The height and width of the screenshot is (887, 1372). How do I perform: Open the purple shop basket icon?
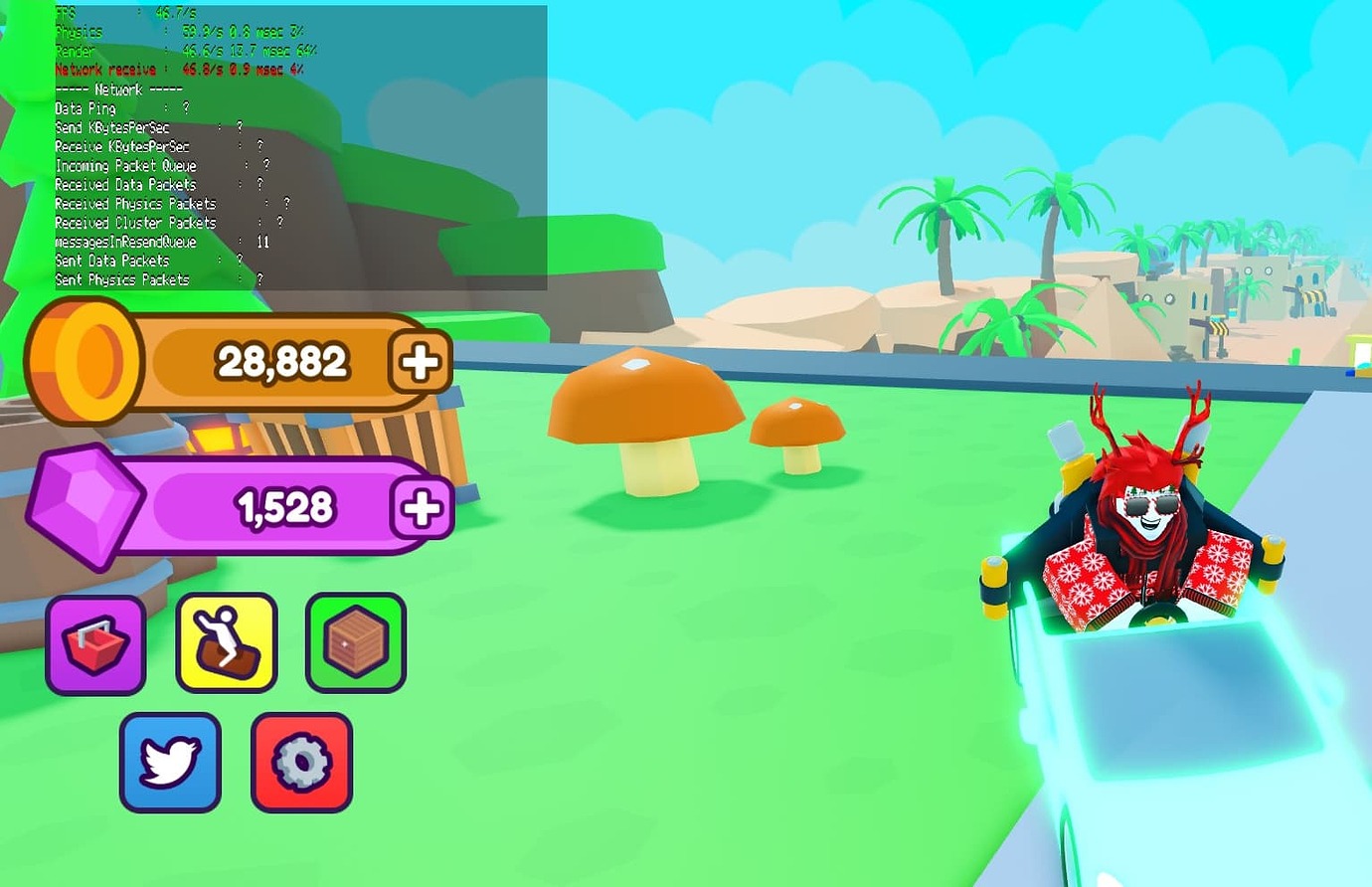tap(95, 641)
